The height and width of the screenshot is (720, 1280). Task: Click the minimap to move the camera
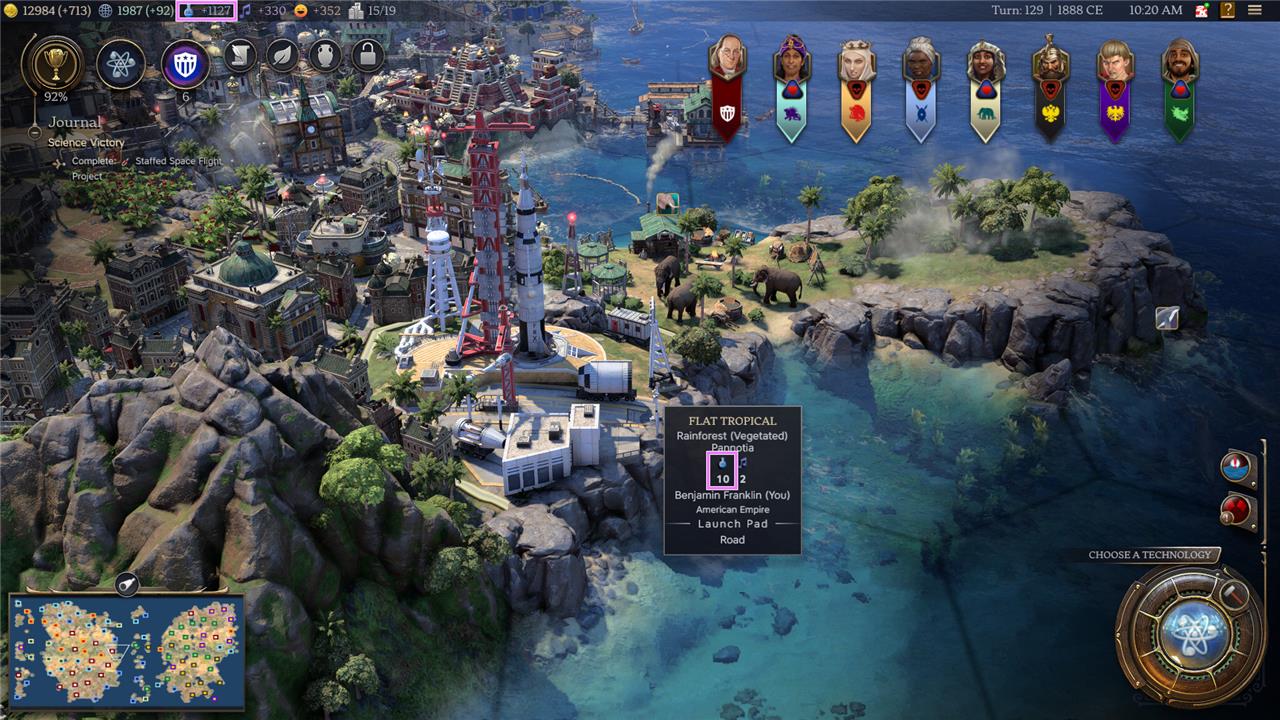[126, 652]
